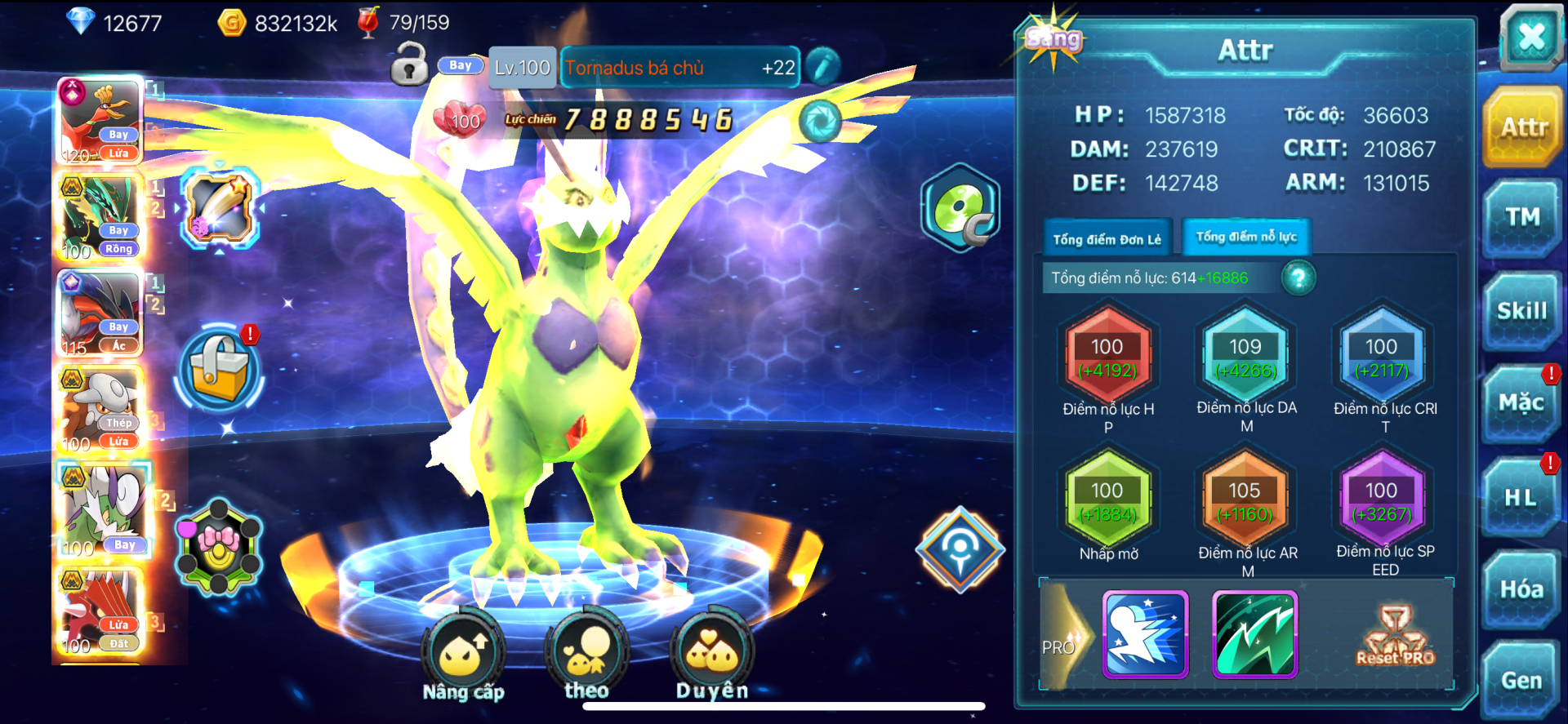Click the Reset PRO button
Viewport: 1568px width, 724px height.
click(x=1395, y=637)
